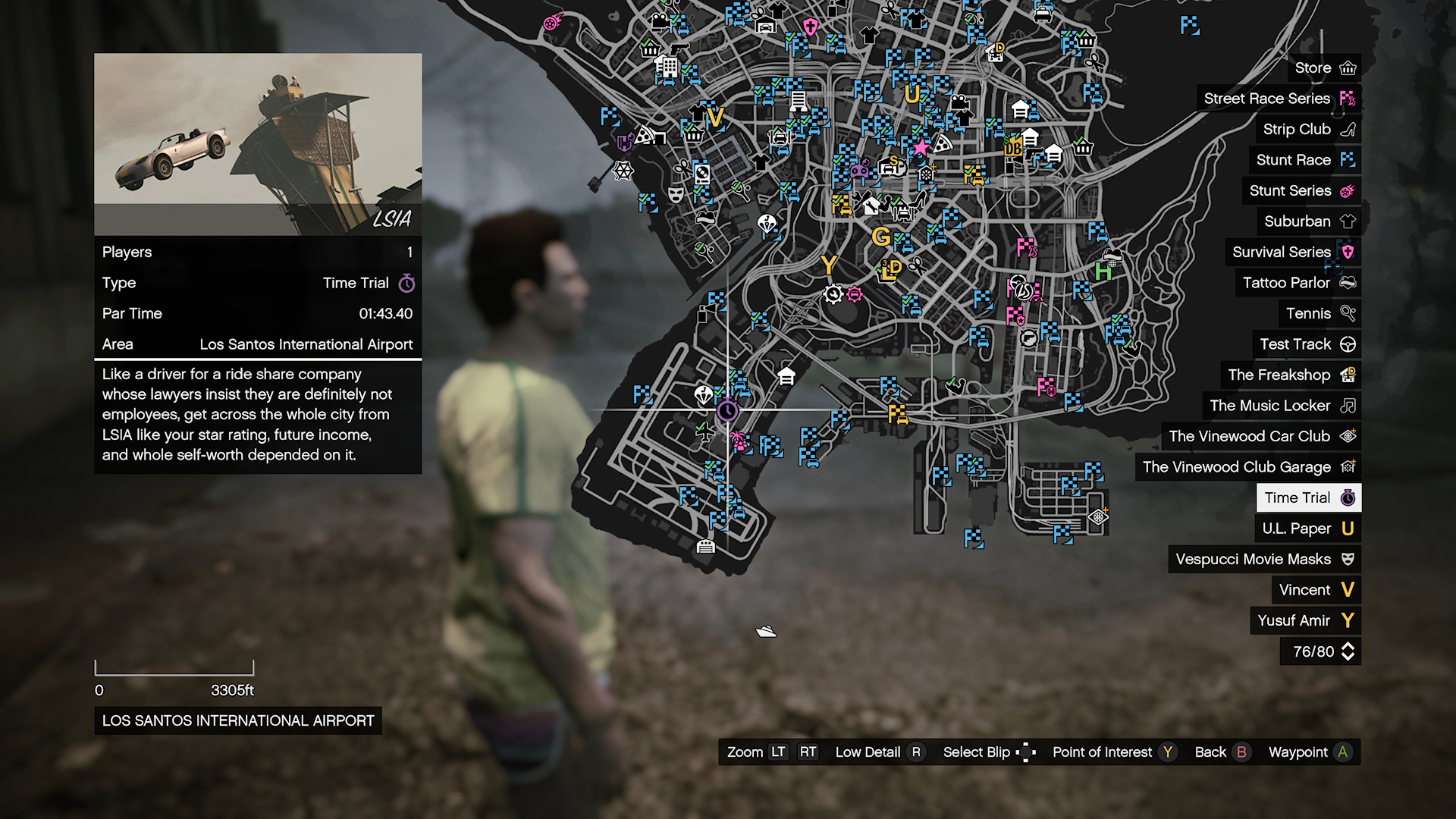
Task: Click the purple Time Trial stopwatch blip
Action: point(727,411)
